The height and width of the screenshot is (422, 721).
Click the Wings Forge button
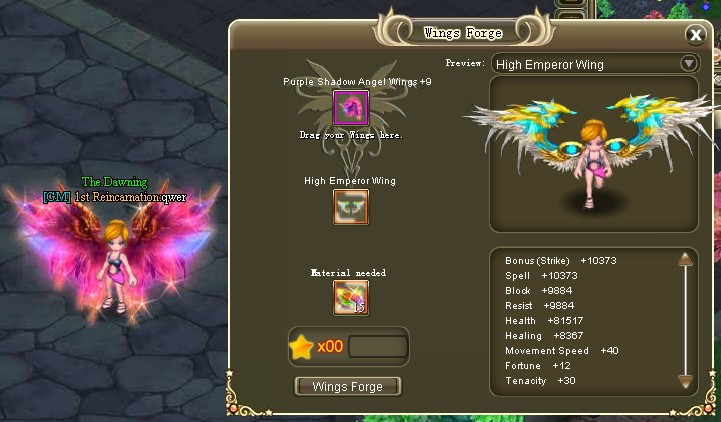[x=348, y=386]
